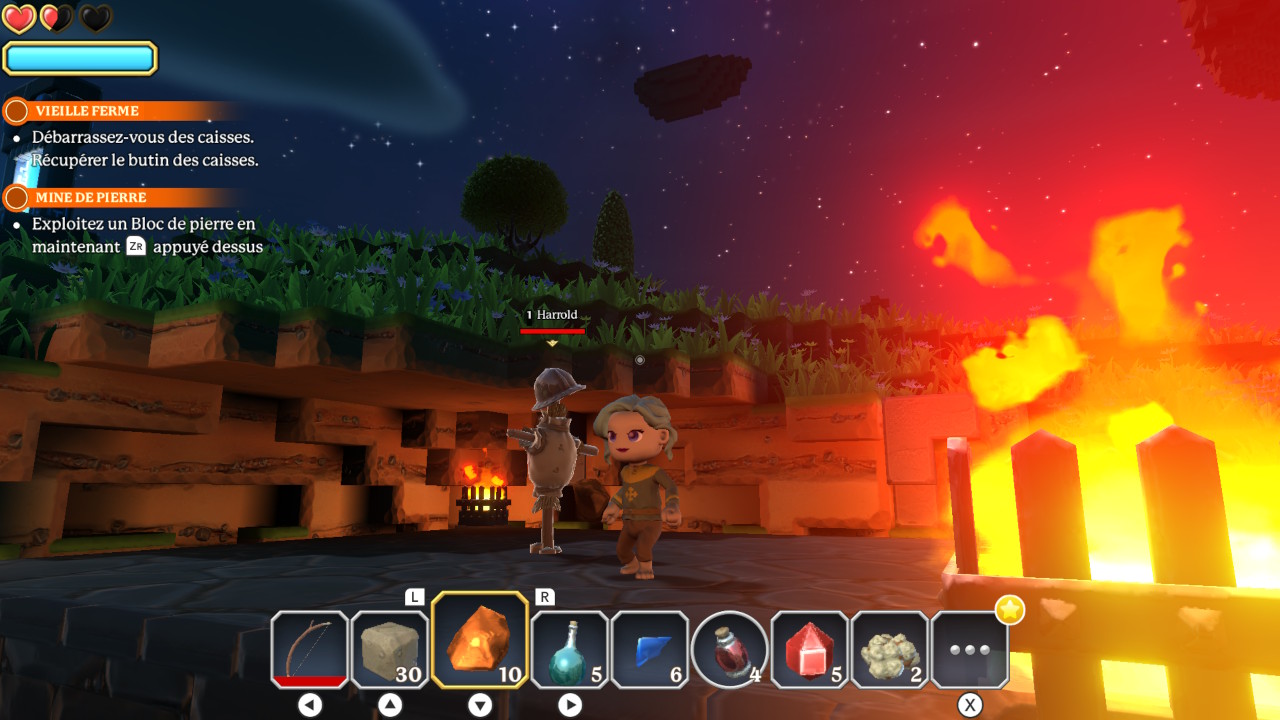Open the Mine de Pierre quest entry
The image size is (1280, 720).
tap(90, 198)
